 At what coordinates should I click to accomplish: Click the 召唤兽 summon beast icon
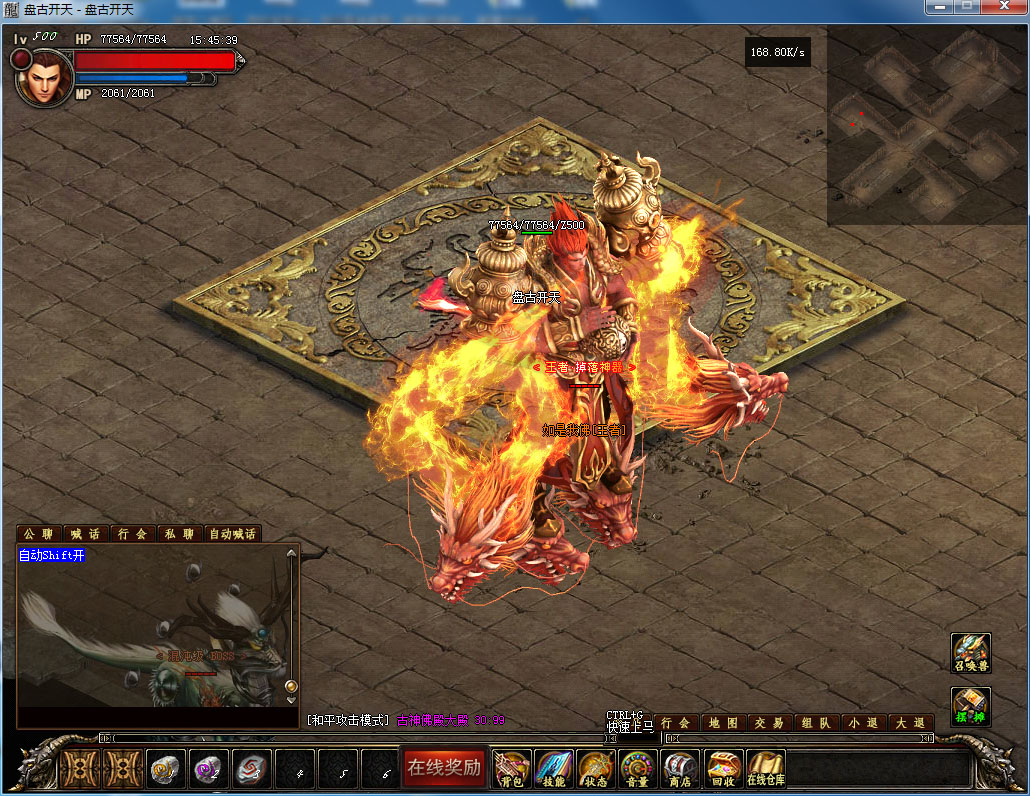click(x=970, y=654)
